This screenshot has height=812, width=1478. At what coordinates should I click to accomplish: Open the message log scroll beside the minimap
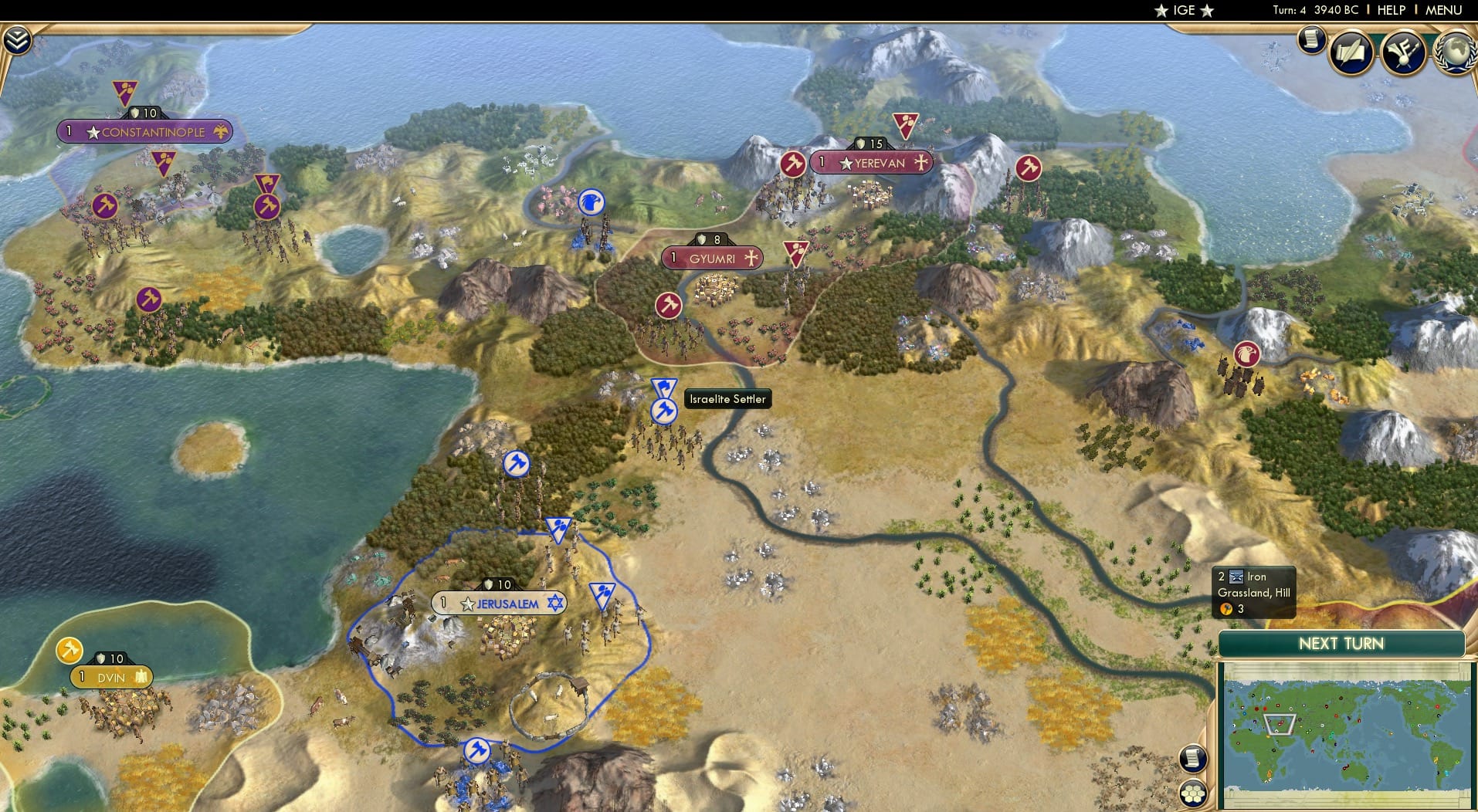(1193, 757)
